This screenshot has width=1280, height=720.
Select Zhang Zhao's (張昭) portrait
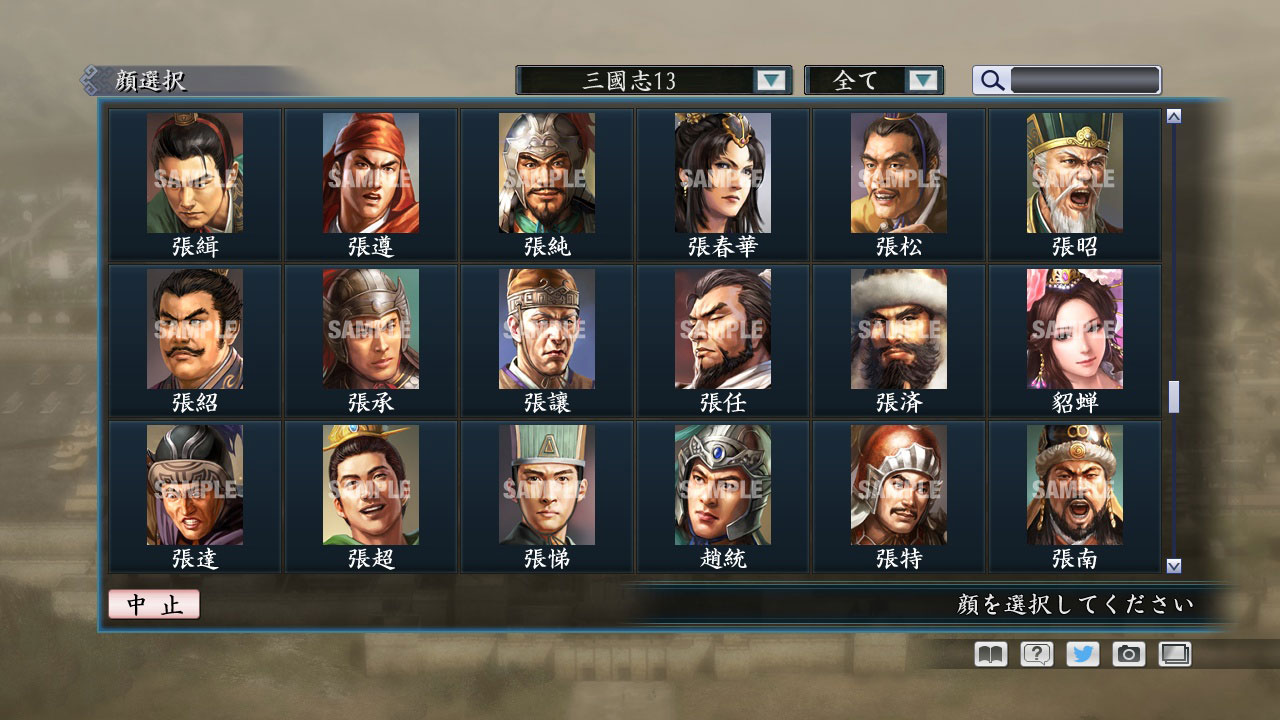(1073, 175)
